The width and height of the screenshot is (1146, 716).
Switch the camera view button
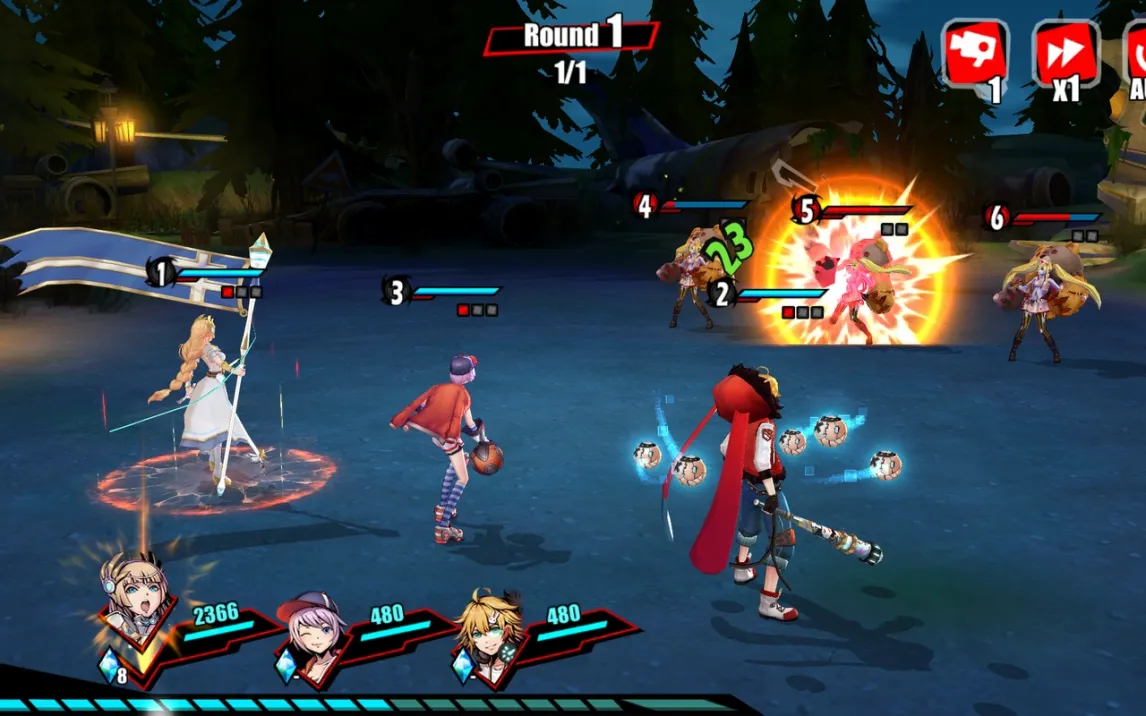coord(975,54)
